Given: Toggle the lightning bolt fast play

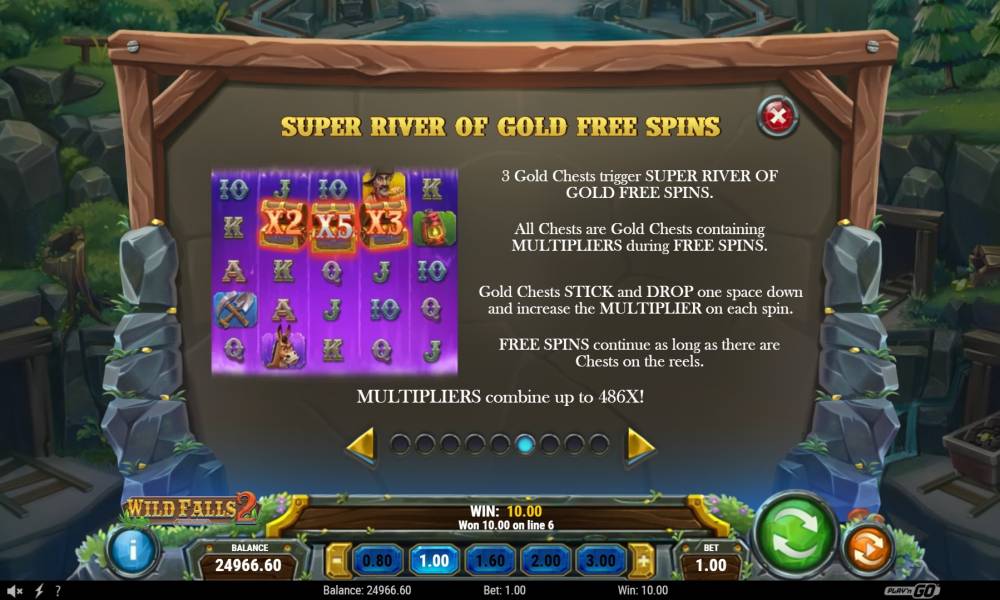Looking at the screenshot, I should [x=38, y=591].
